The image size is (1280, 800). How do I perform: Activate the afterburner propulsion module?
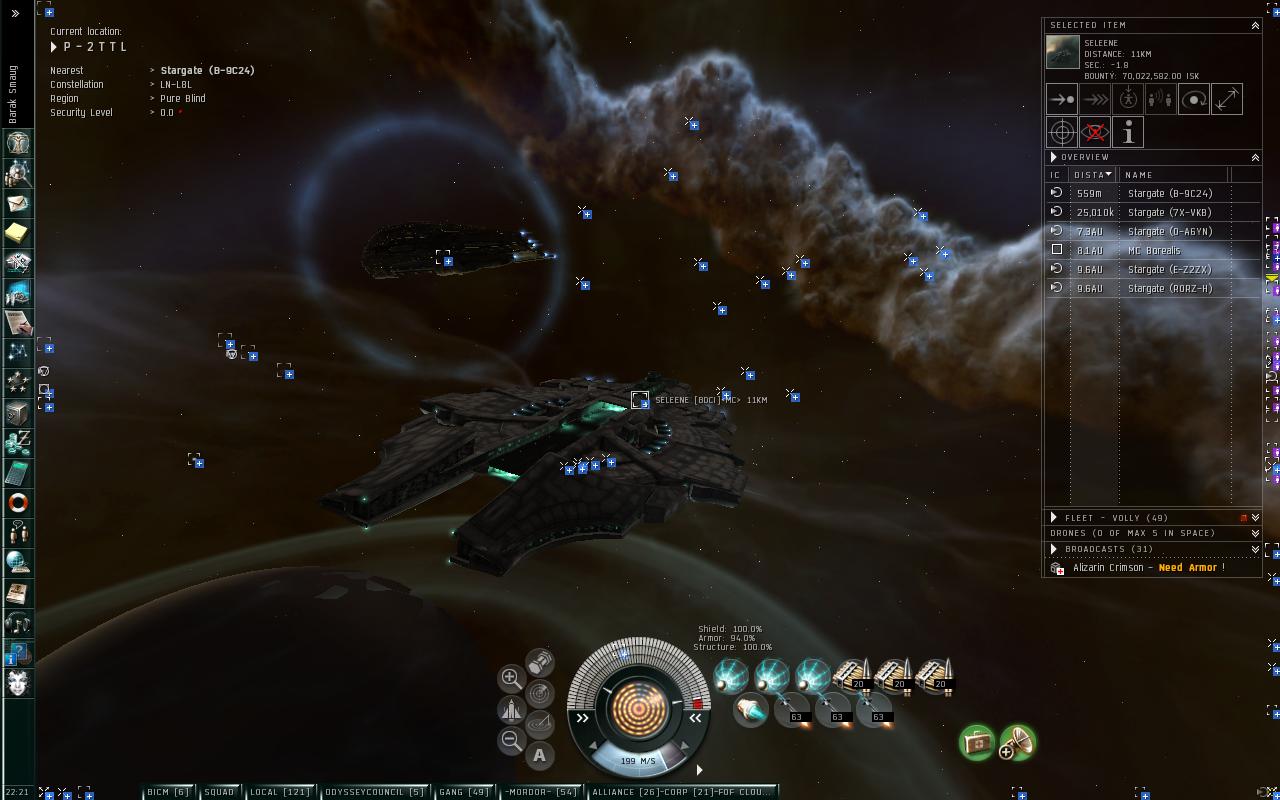tap(750, 711)
